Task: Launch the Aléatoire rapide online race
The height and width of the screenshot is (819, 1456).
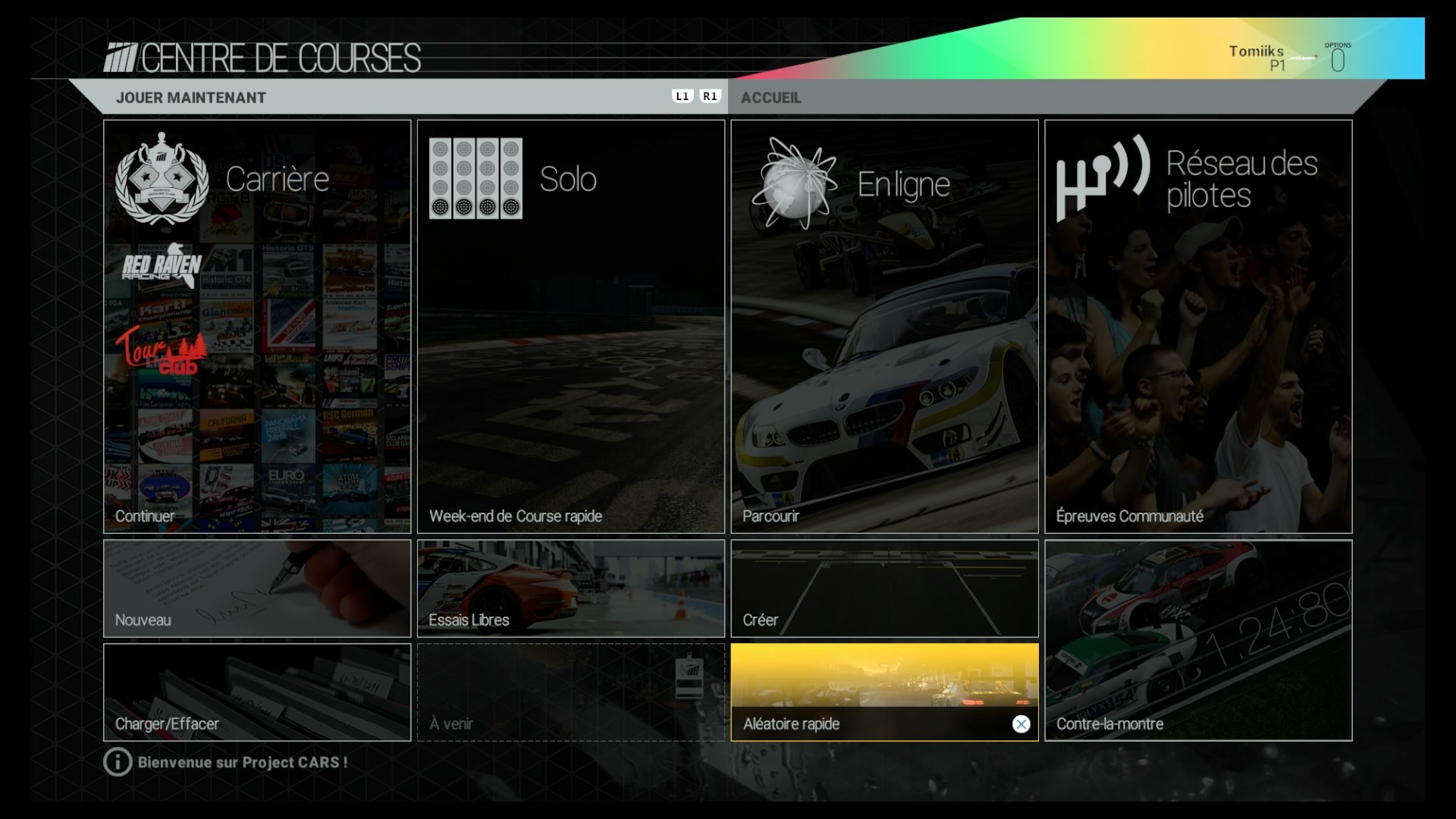Action: point(884,692)
